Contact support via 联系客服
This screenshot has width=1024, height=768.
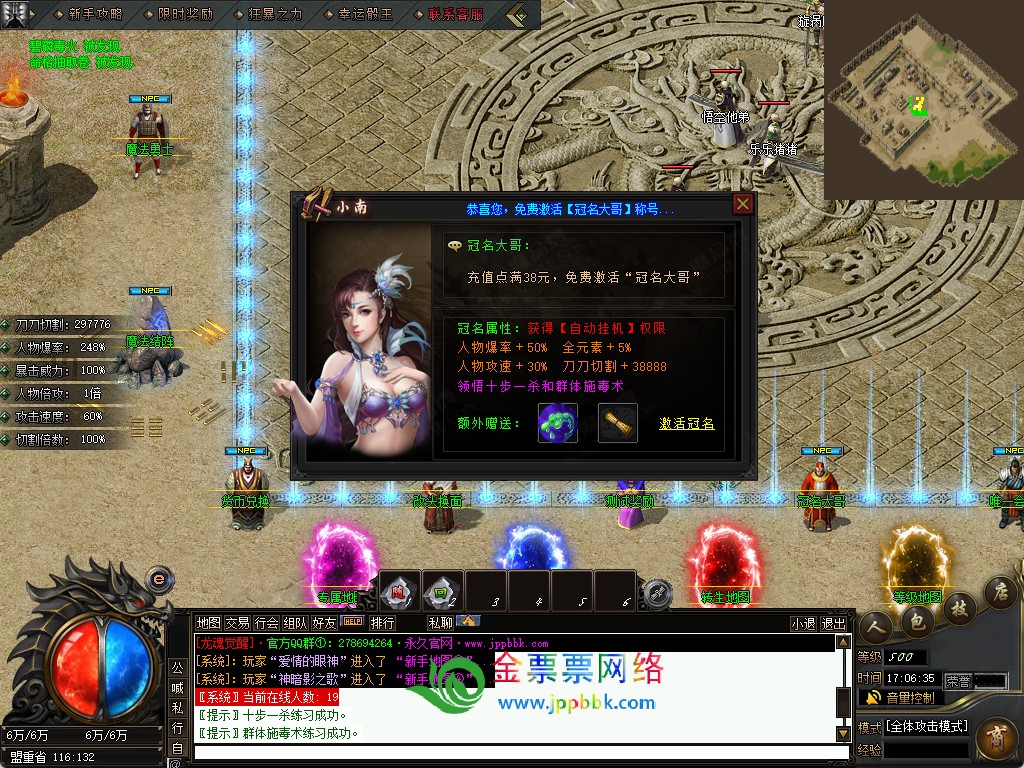coord(455,14)
